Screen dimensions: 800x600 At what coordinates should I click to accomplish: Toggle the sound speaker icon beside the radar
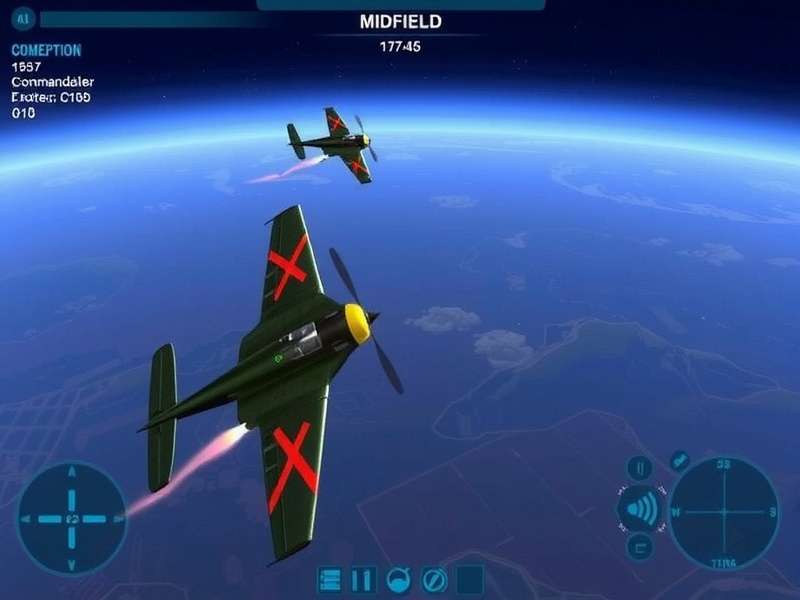642,510
